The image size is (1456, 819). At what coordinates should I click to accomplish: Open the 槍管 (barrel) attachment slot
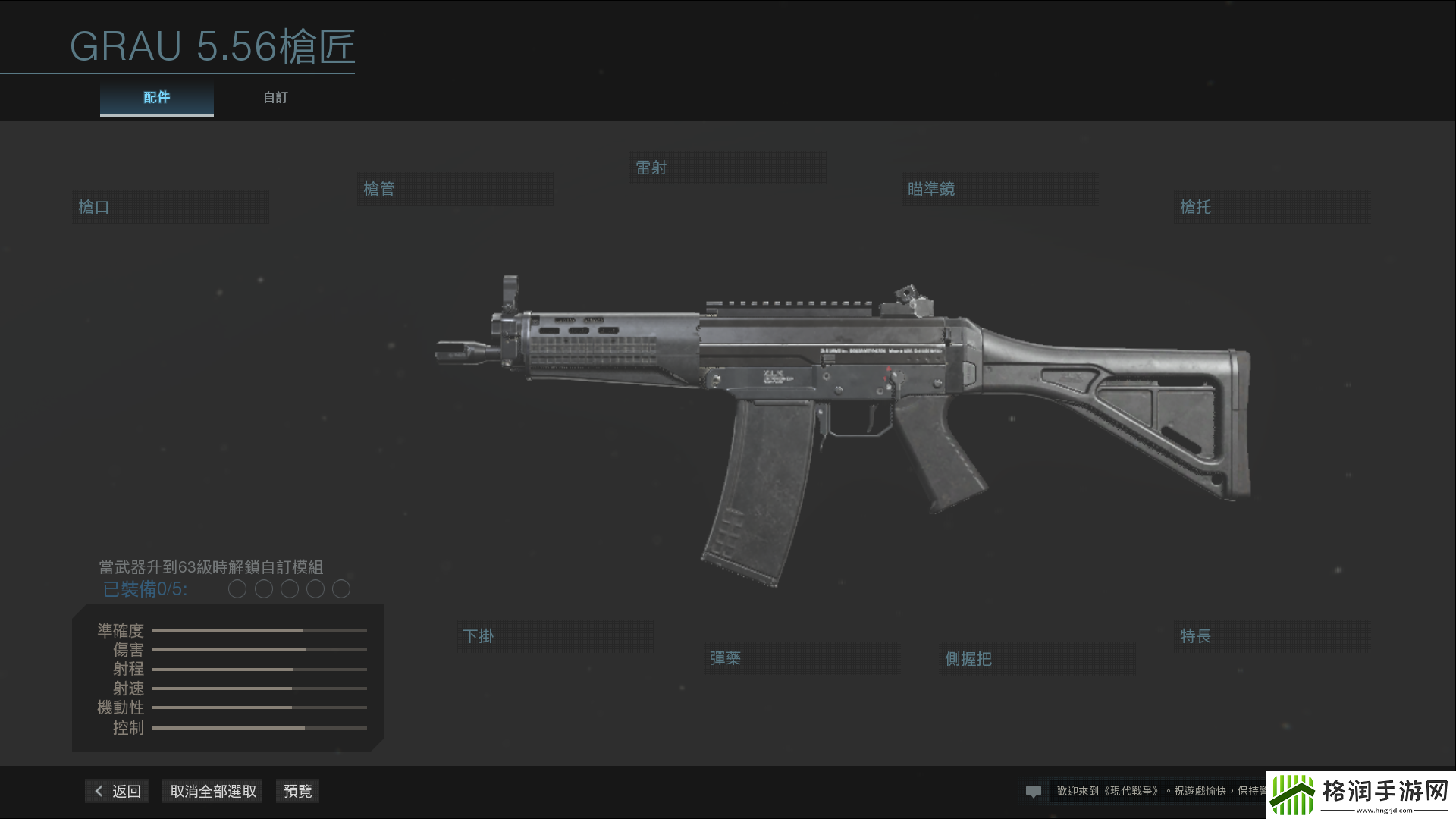[455, 188]
